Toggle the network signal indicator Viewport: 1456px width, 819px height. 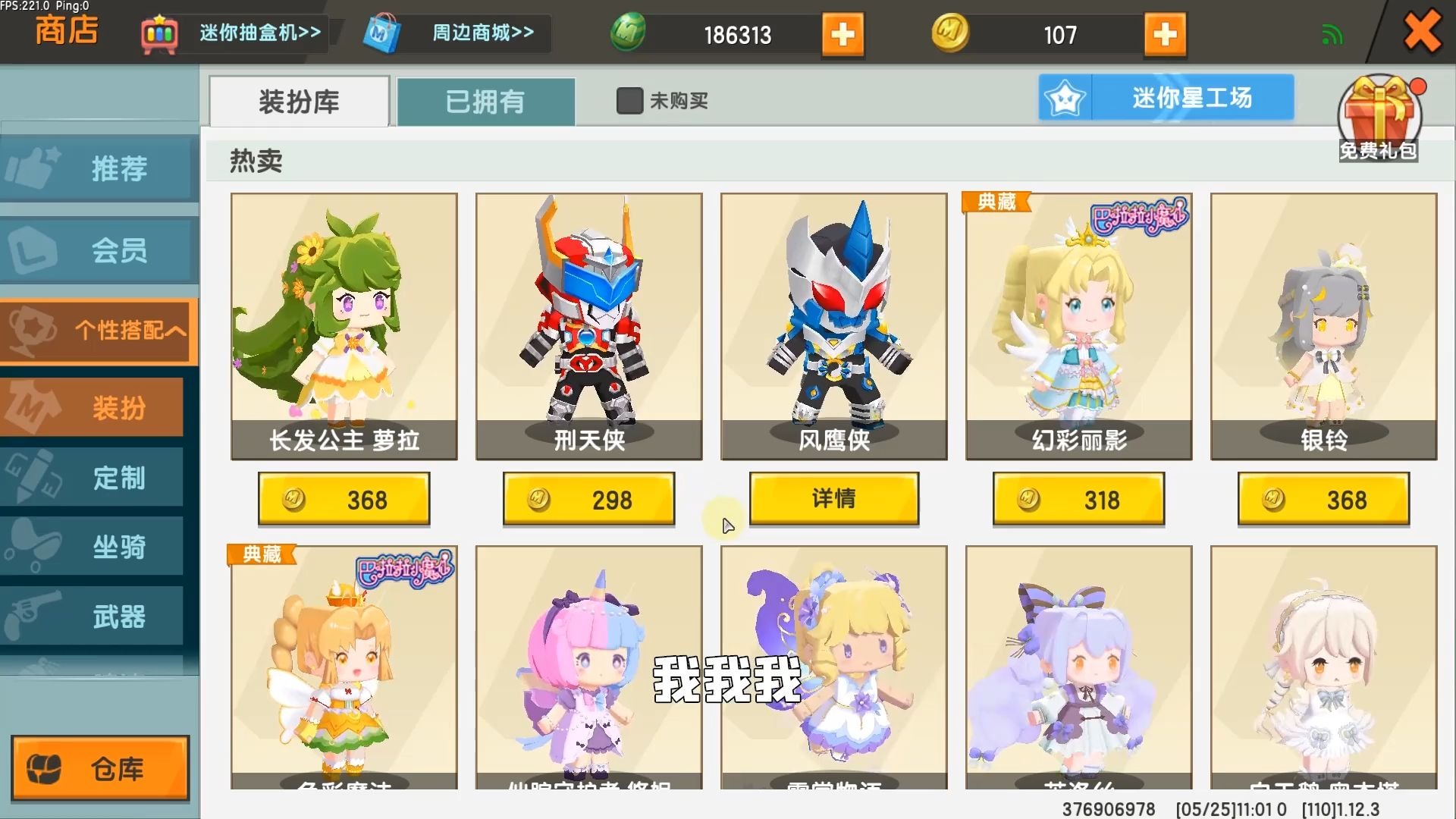[x=1332, y=33]
